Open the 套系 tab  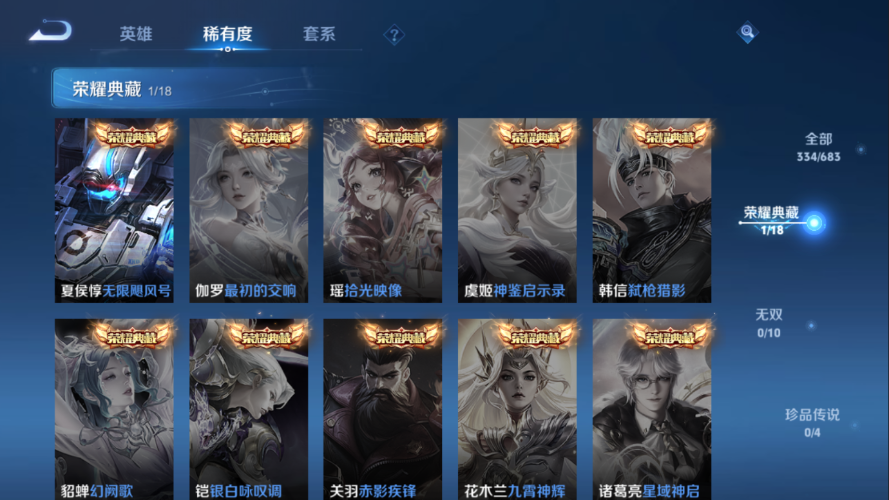click(x=319, y=34)
